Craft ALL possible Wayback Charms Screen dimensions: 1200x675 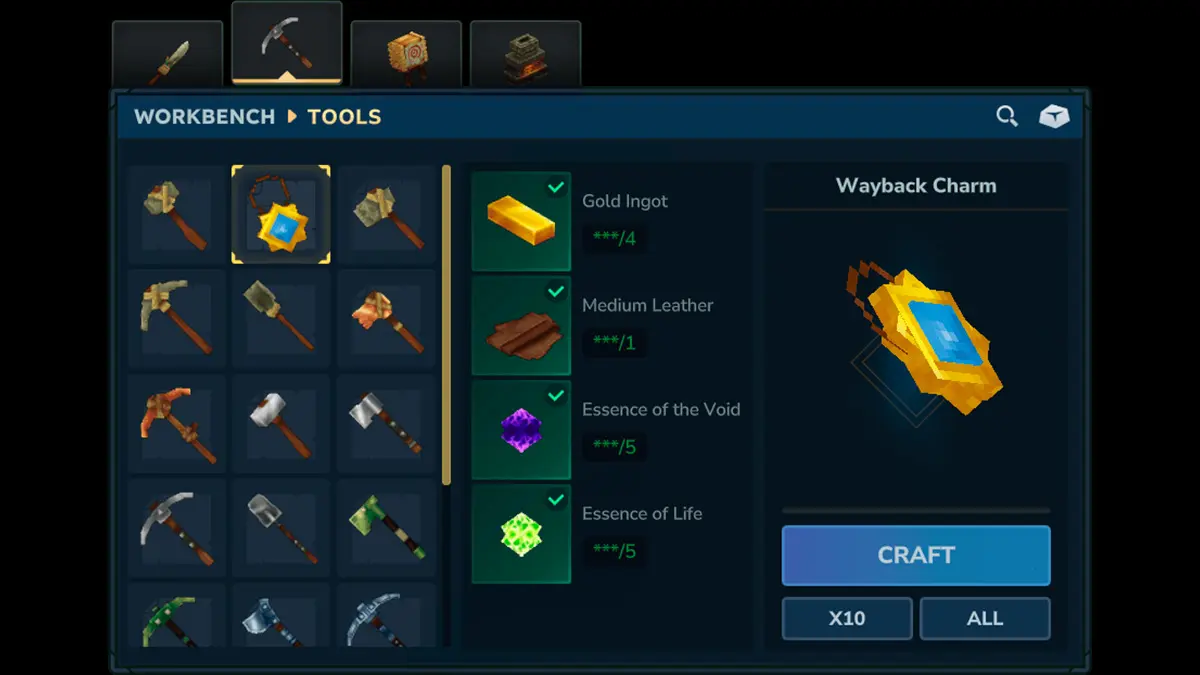click(984, 618)
